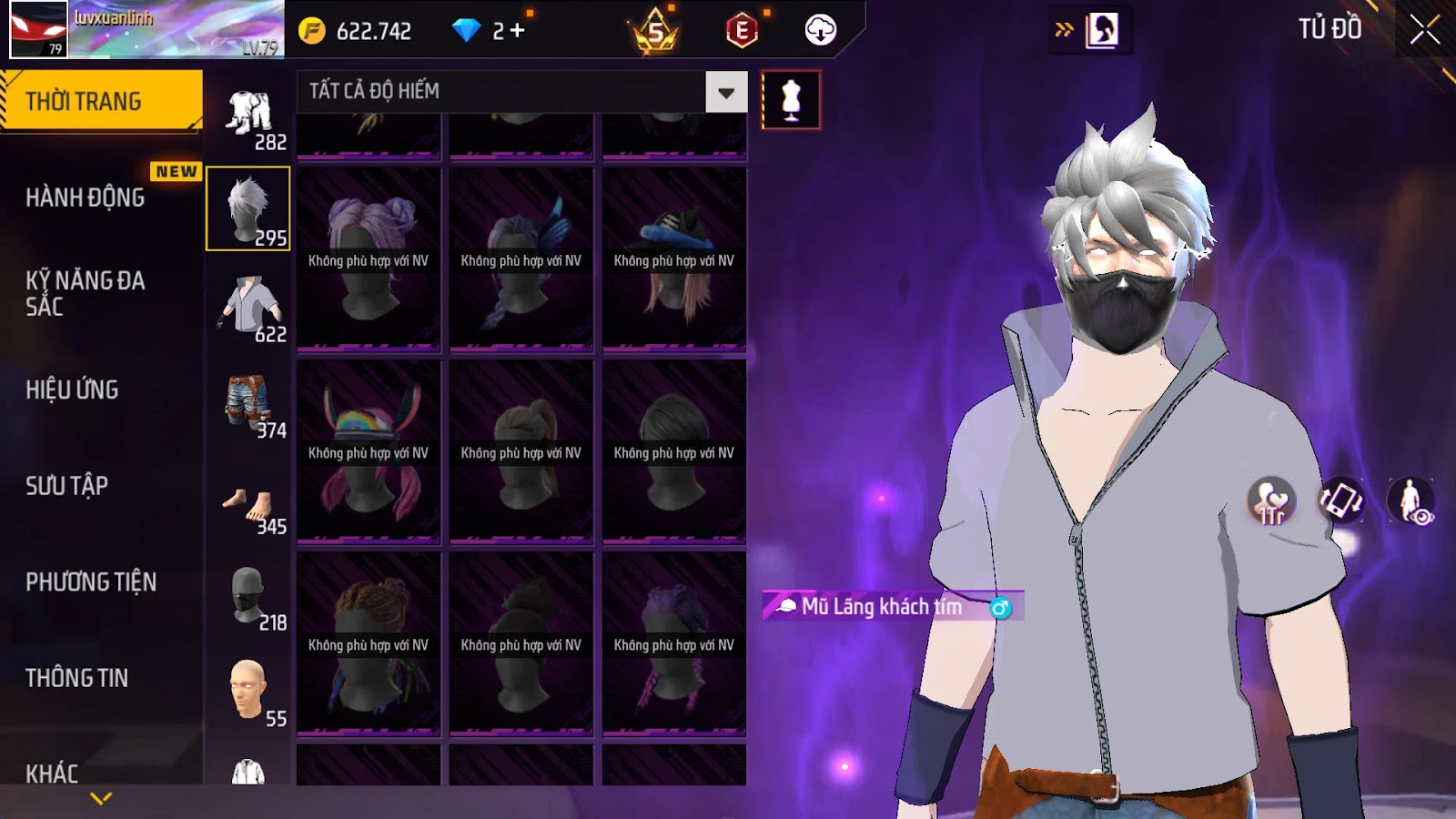This screenshot has height=819, width=1456.
Task: Open the face category with 55 items
Action: pos(248,690)
